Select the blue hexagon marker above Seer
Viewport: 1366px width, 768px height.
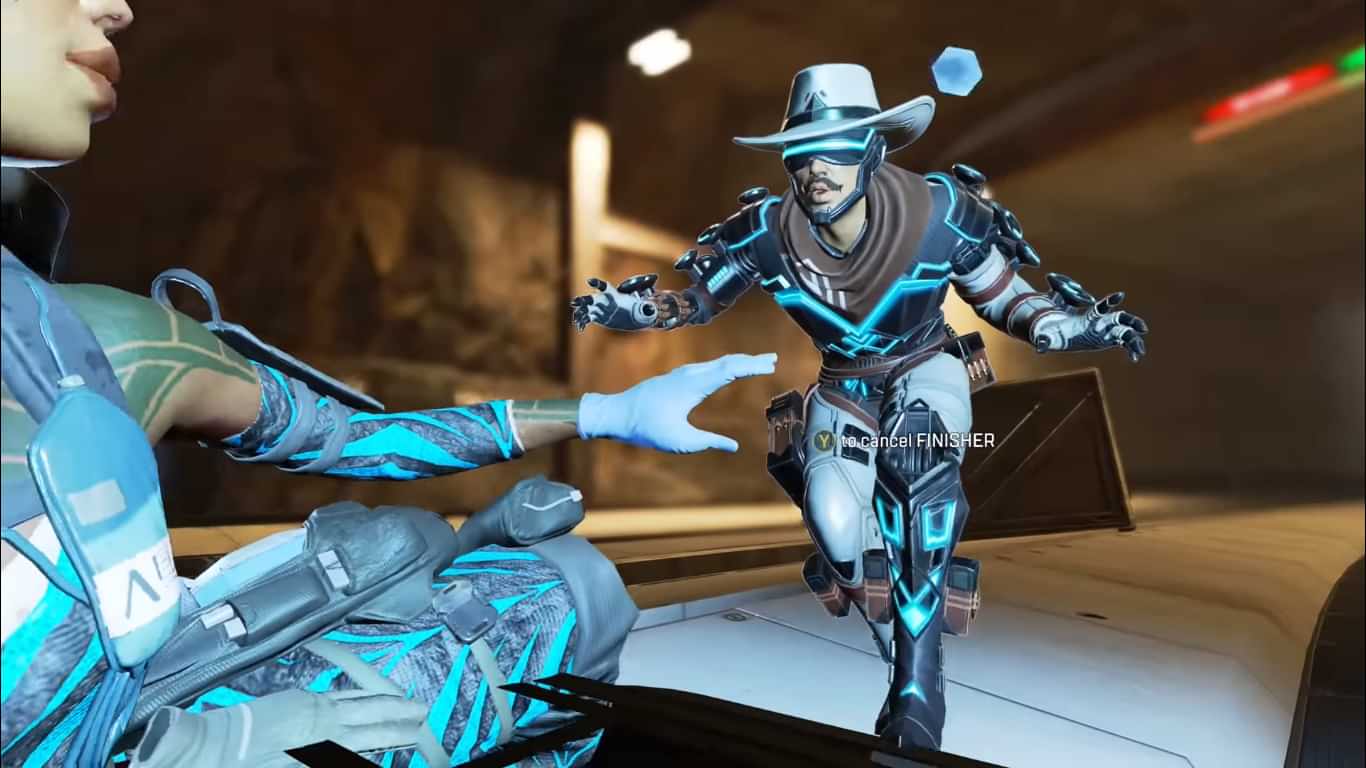(955, 67)
